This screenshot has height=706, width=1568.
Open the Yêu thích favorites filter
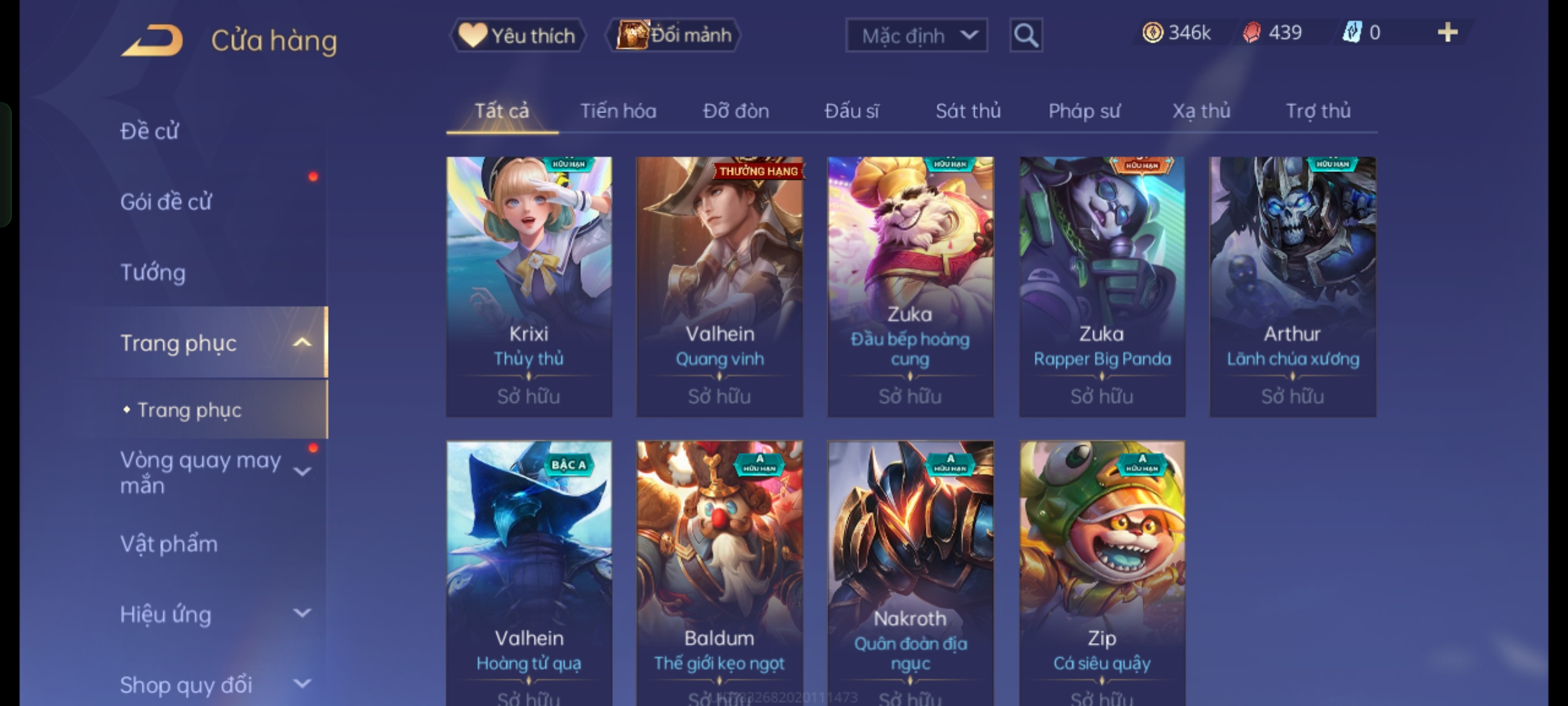tap(517, 35)
